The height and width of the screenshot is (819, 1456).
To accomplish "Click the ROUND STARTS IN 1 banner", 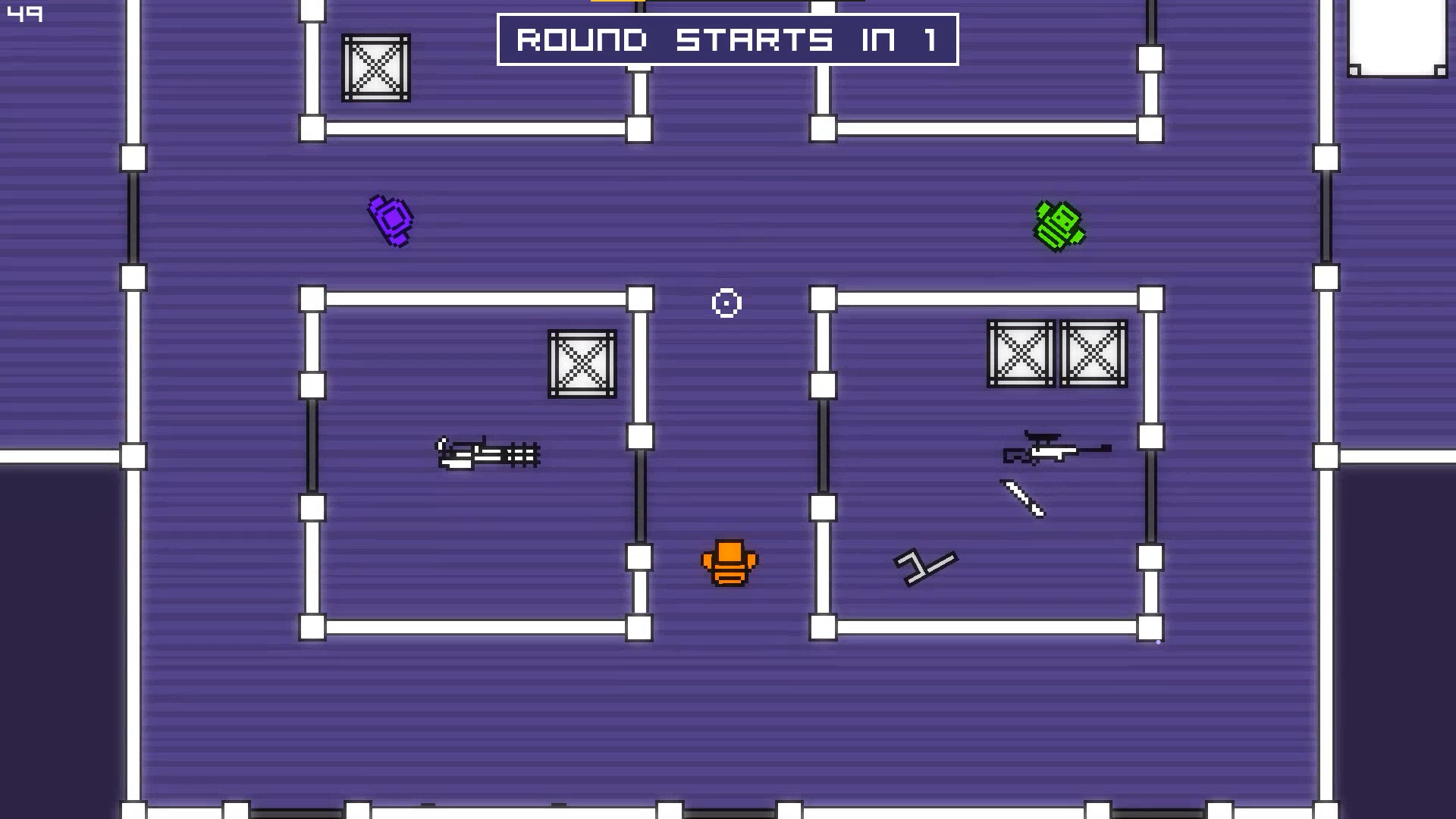I will 726,39.
